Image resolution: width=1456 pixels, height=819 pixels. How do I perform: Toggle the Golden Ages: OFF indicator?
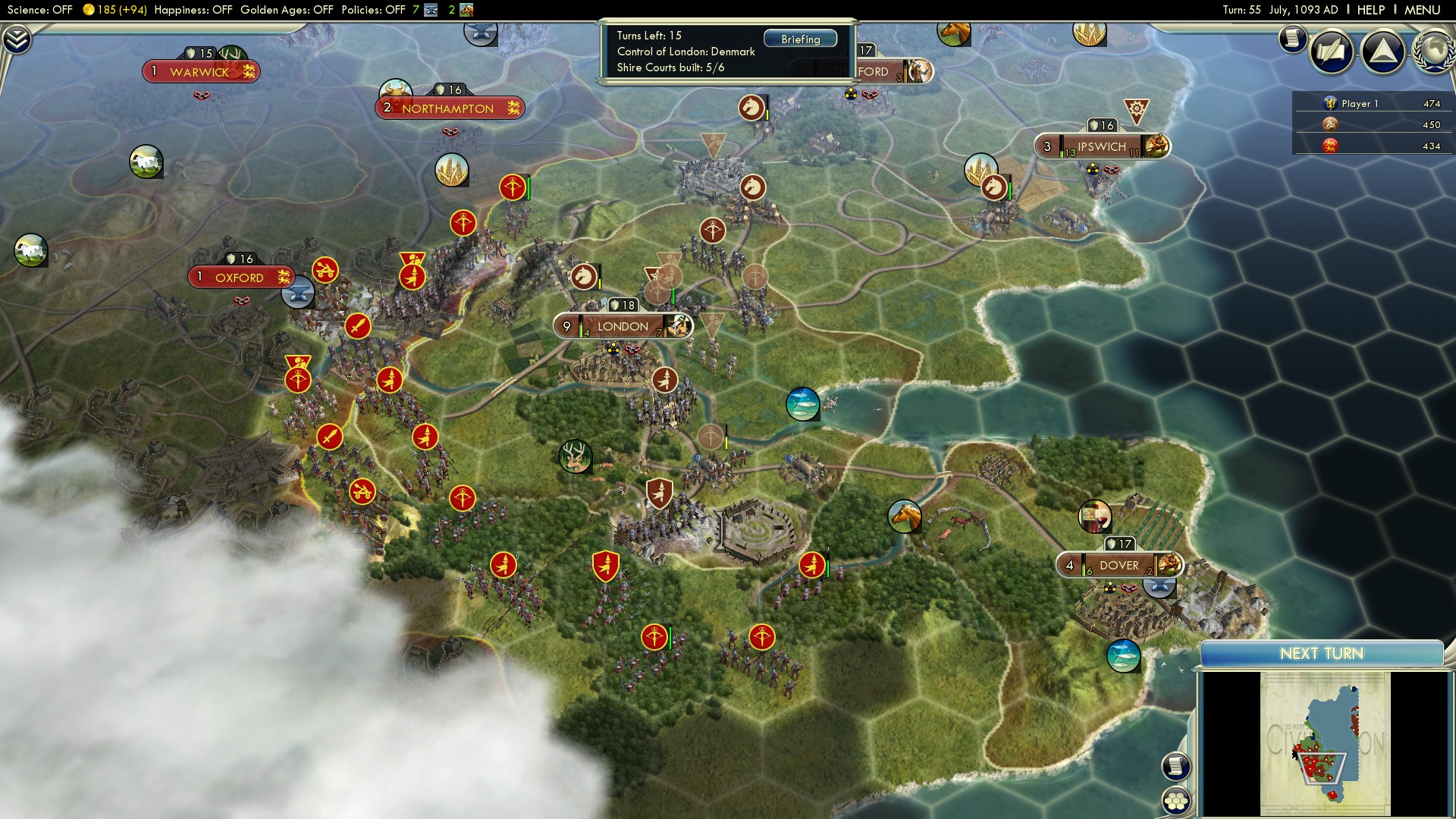289,11
